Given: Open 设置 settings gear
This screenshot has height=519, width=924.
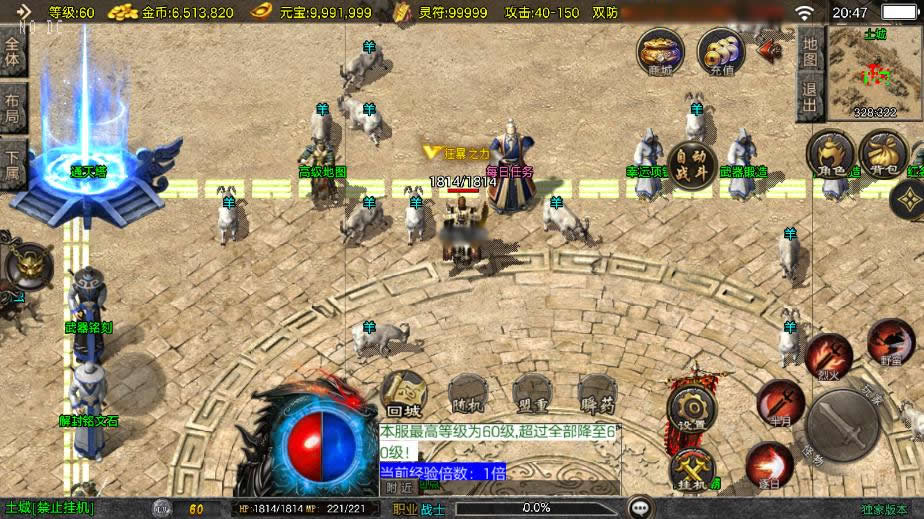Looking at the screenshot, I should pos(690,408).
